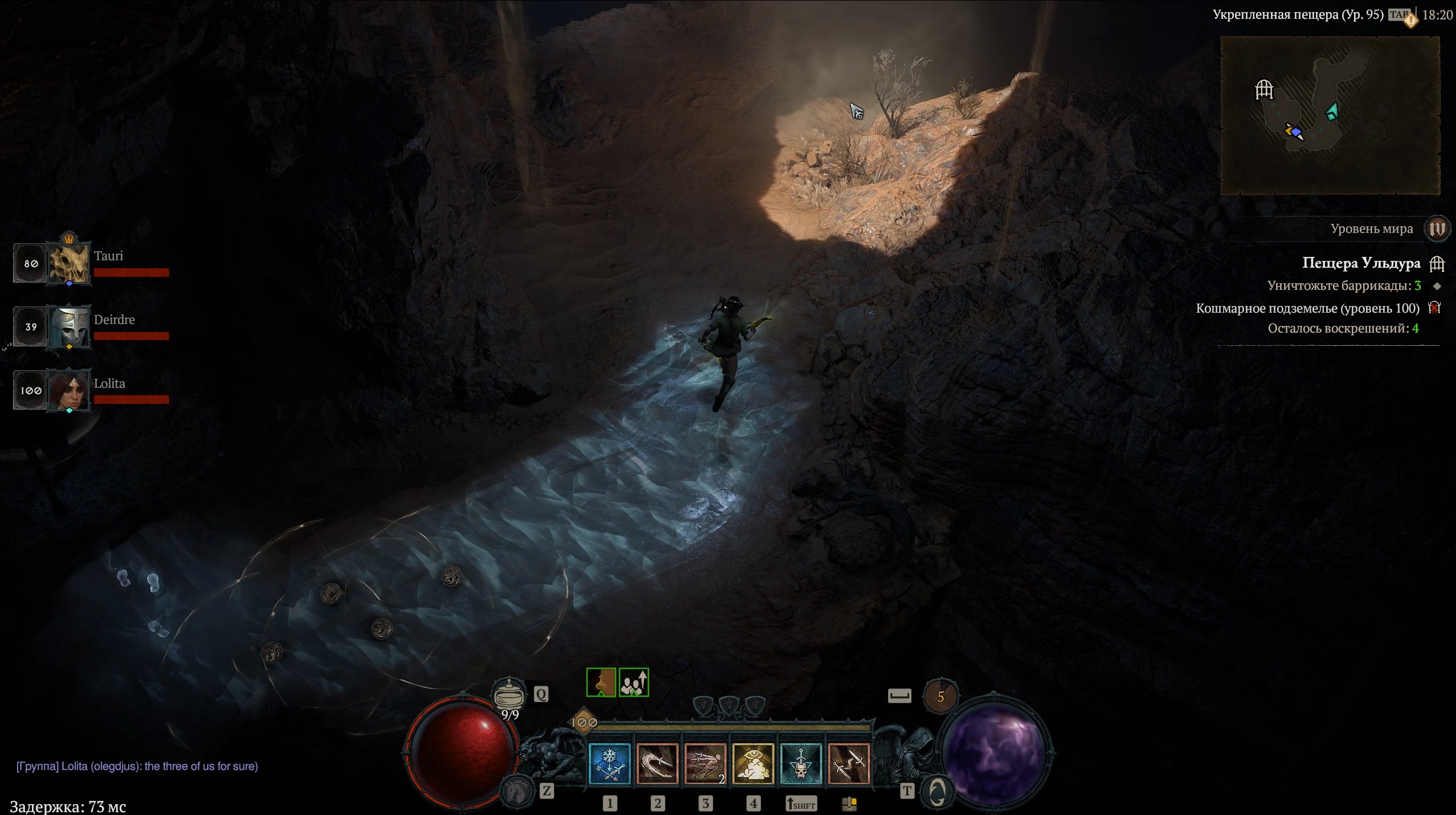Open the Пещера Ульдура dungeon objective
The width and height of the screenshot is (1456, 815).
coord(1361,263)
